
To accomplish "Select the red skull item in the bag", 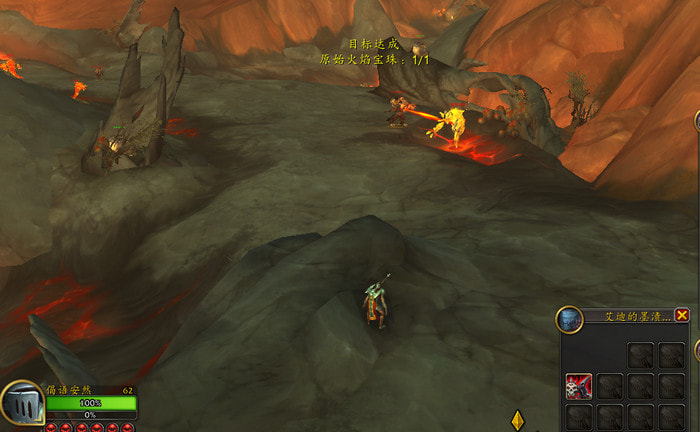I will coord(578,386).
